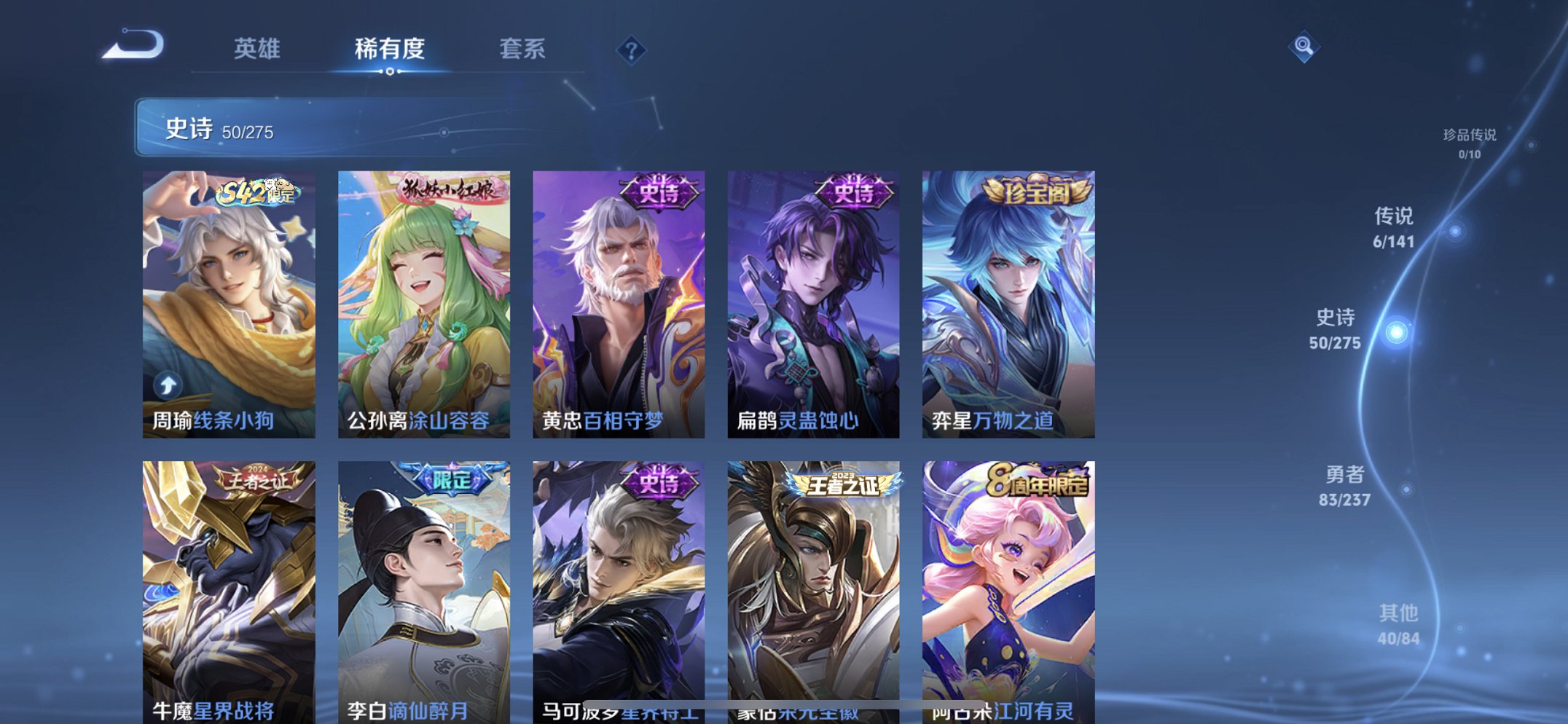Click the question mark help icon
Screen dimensions: 1568x724
pos(631,51)
